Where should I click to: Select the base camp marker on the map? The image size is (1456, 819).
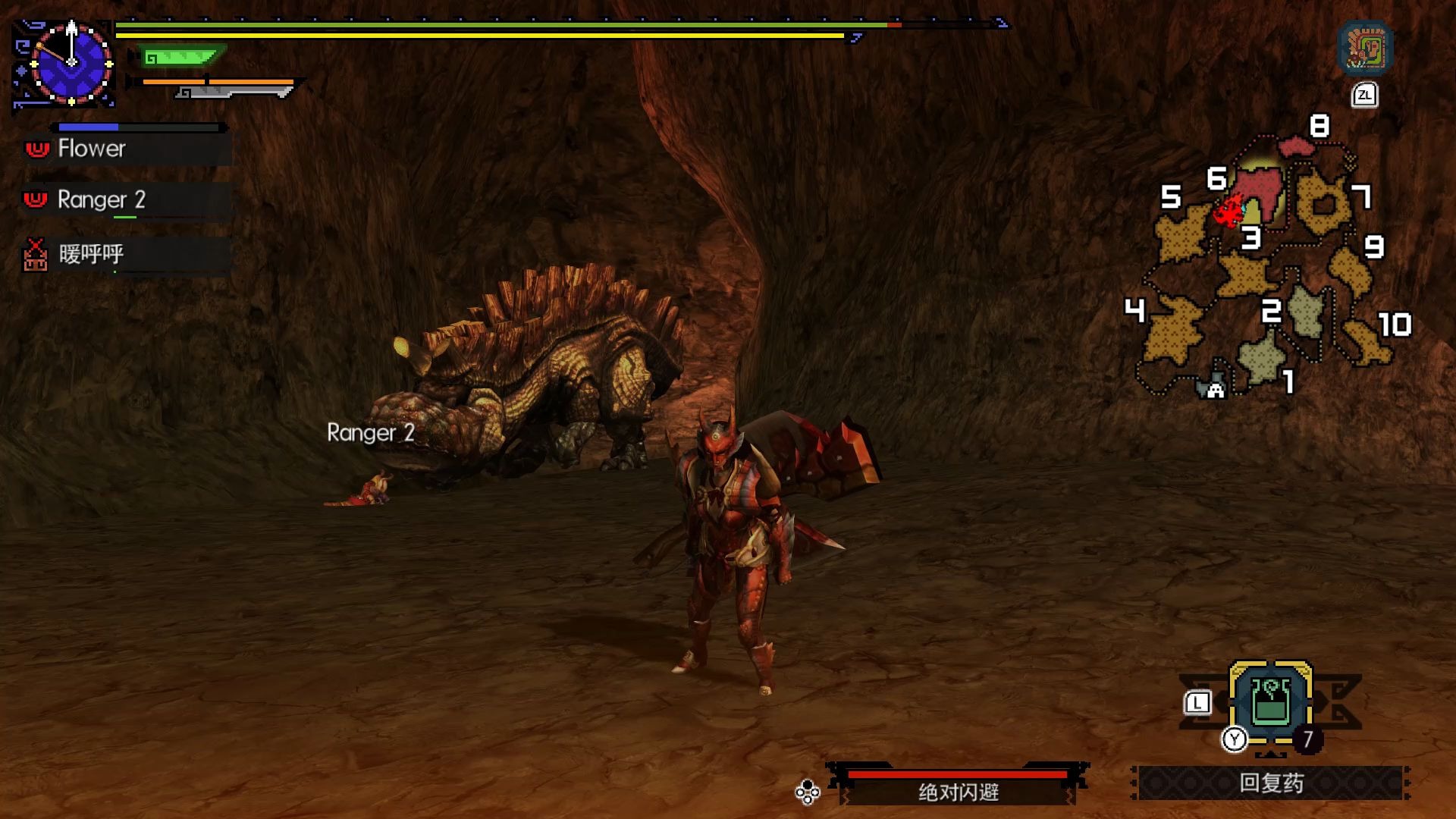click(x=1215, y=389)
